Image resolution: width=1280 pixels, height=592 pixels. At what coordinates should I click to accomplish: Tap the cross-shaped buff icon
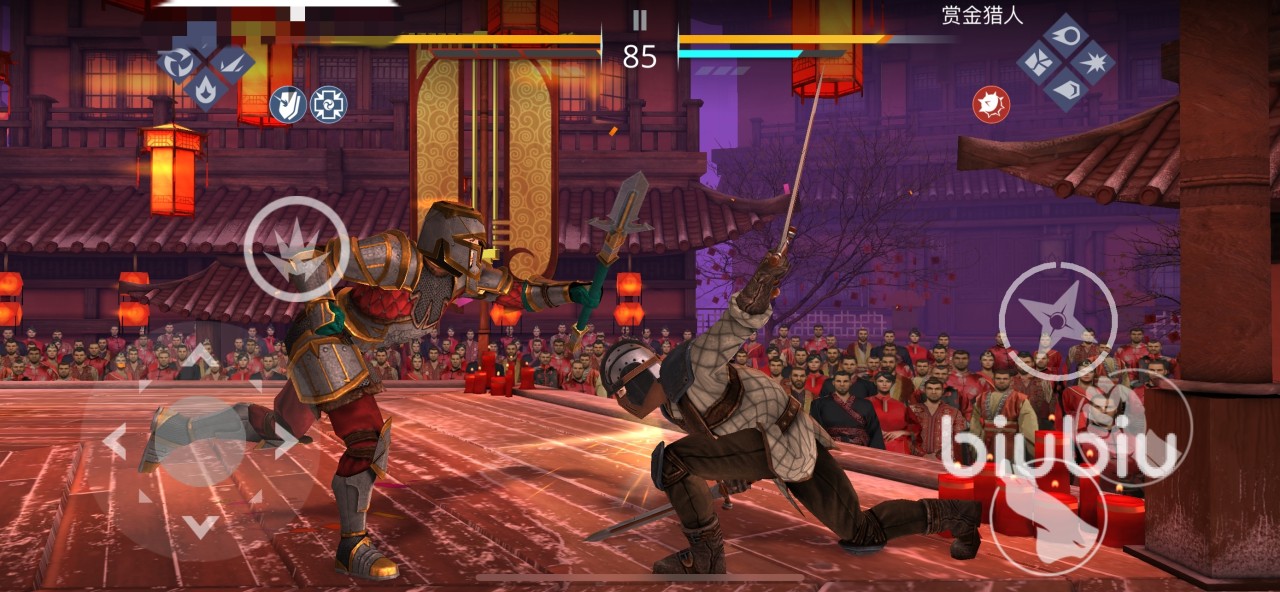pos(328,104)
